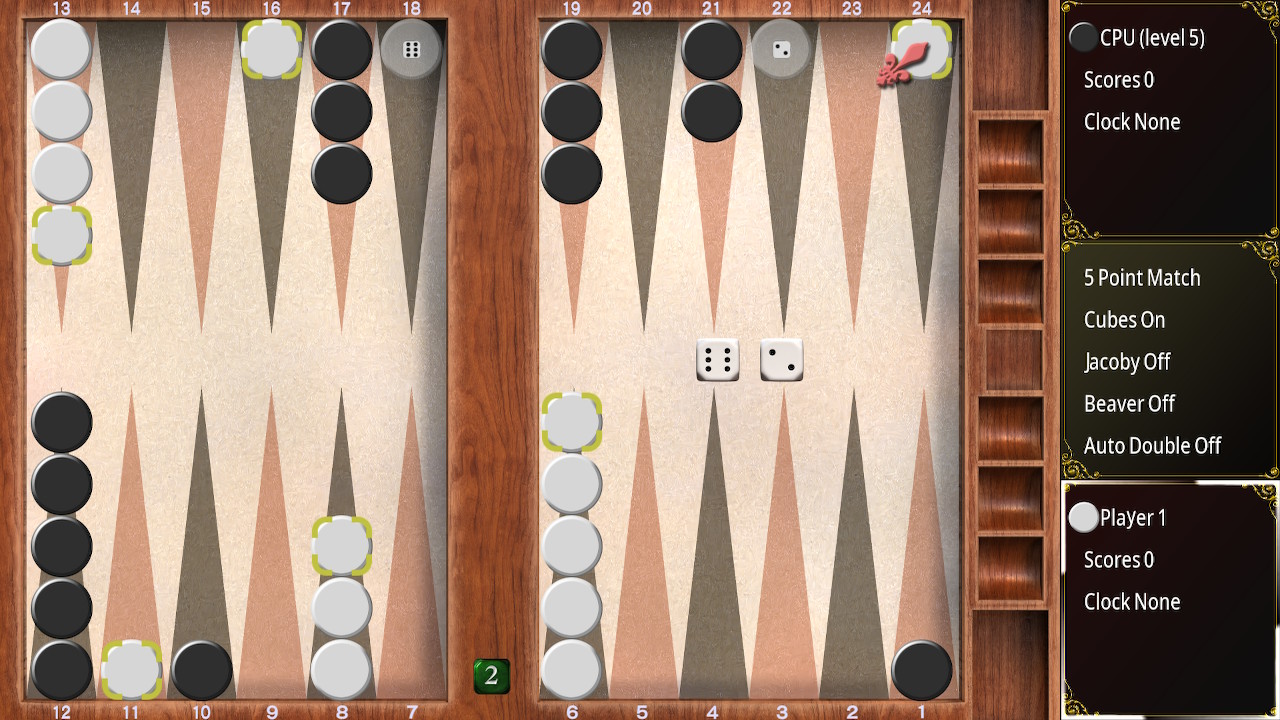Click the CPU level 5 label

1155,37
